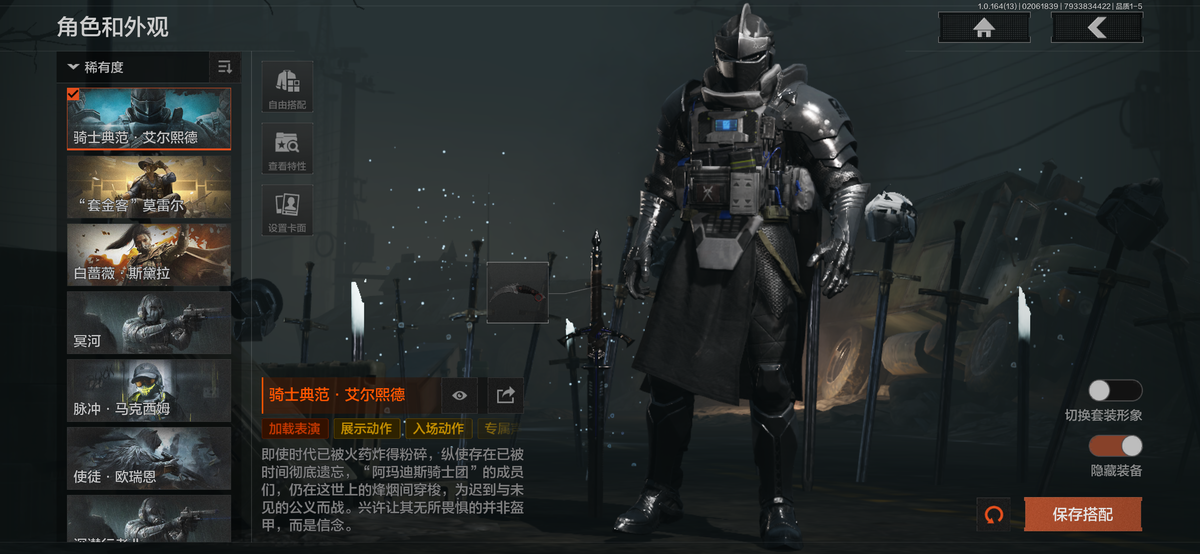Select the 骑士典范·艾尔熙德 skin
This screenshot has height=554, width=1200.
tap(149, 119)
